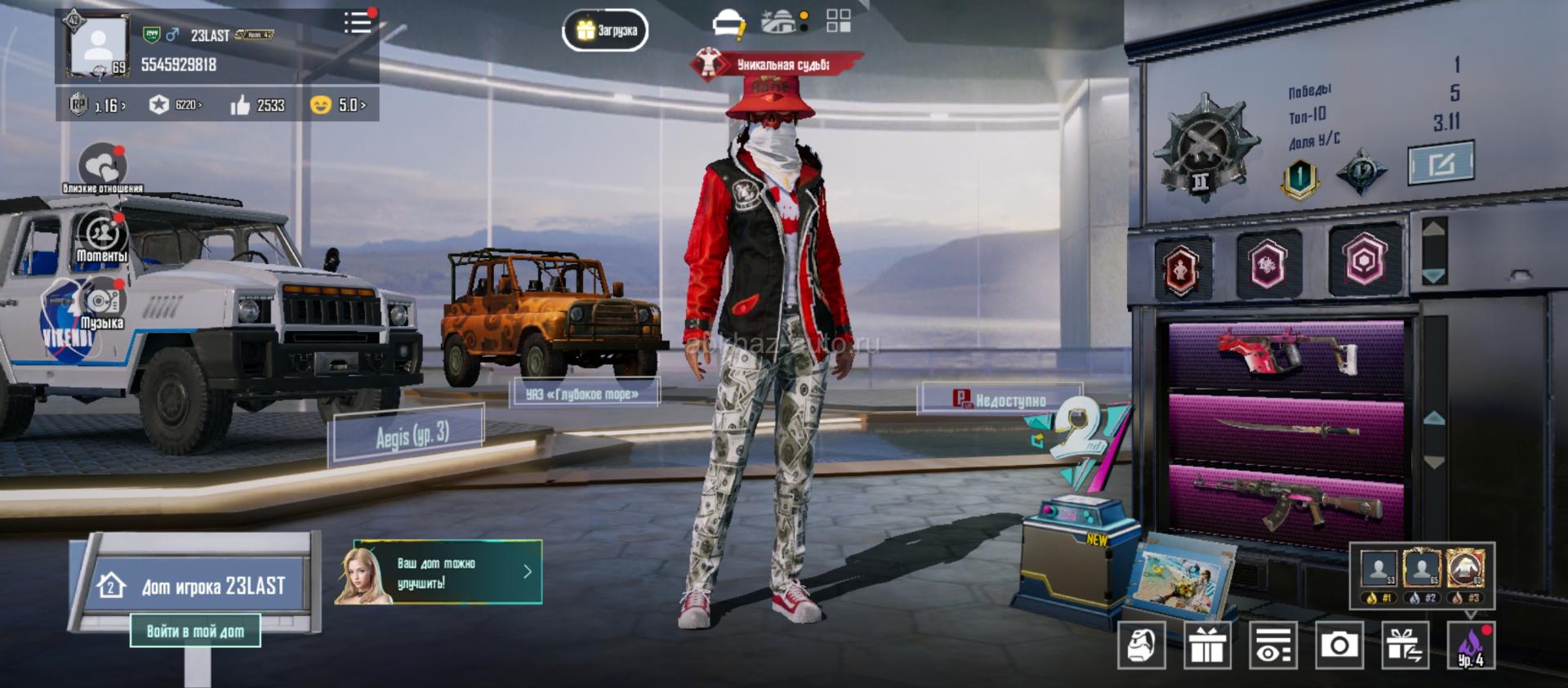The width and height of the screenshot is (1568, 688).
Task: Open the Загрузка gift button
Action: 605,30
